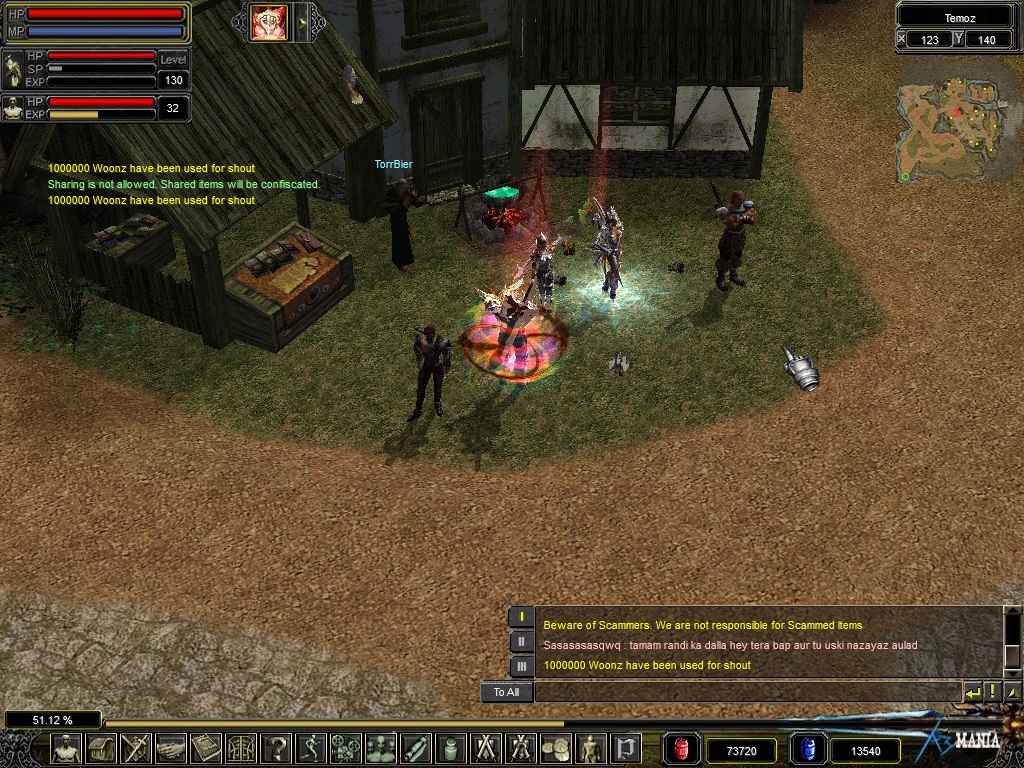Expand the buff bar with the arrow
The width and height of the screenshot is (1024, 768).
point(302,22)
